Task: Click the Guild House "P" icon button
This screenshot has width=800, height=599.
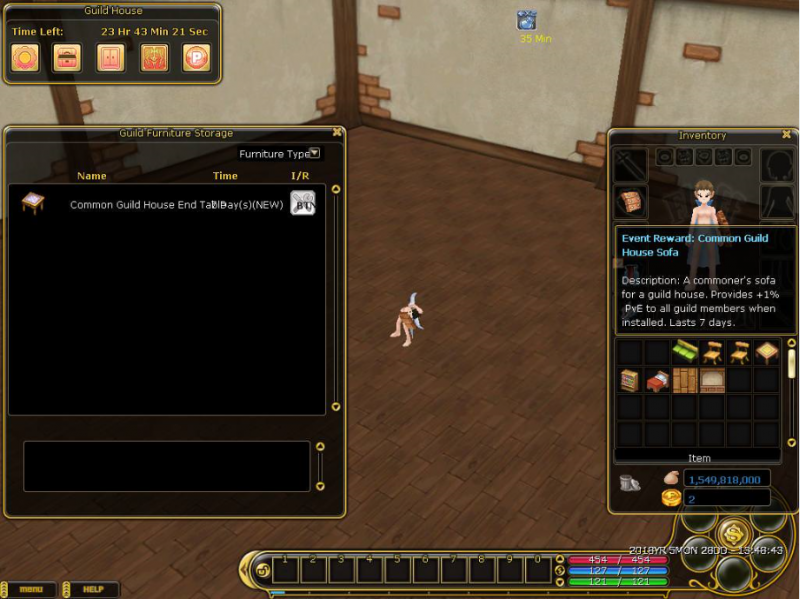Action: coord(196,57)
